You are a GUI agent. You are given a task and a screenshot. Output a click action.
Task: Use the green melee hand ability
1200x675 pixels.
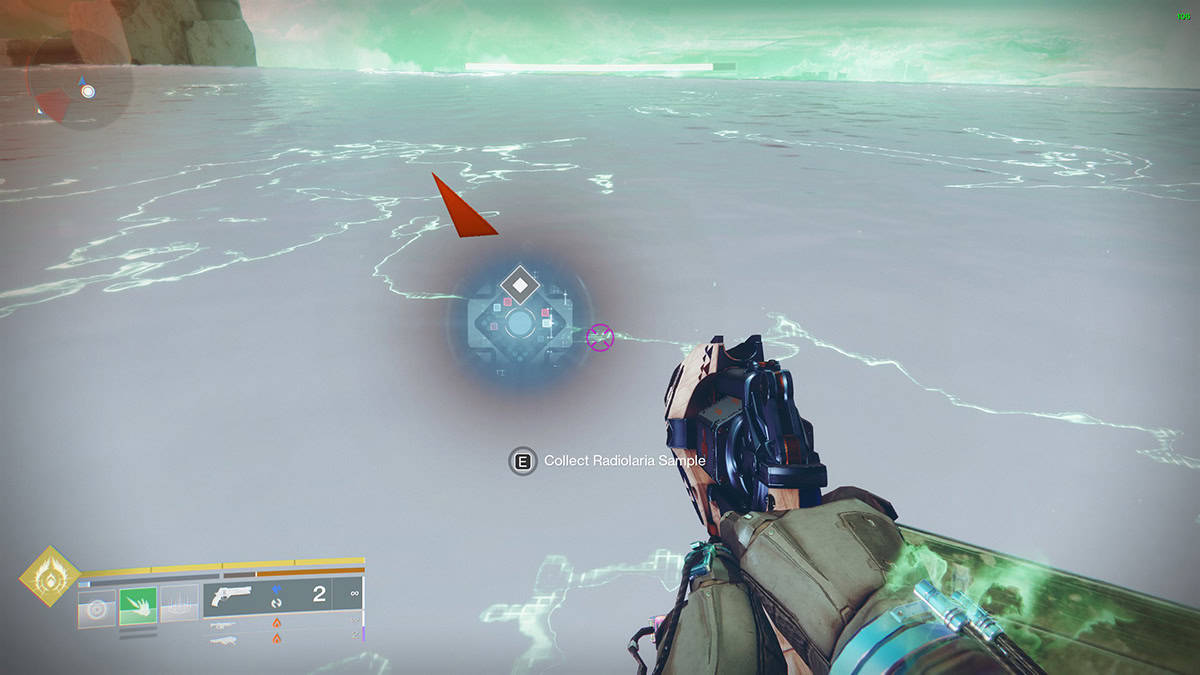(x=138, y=607)
